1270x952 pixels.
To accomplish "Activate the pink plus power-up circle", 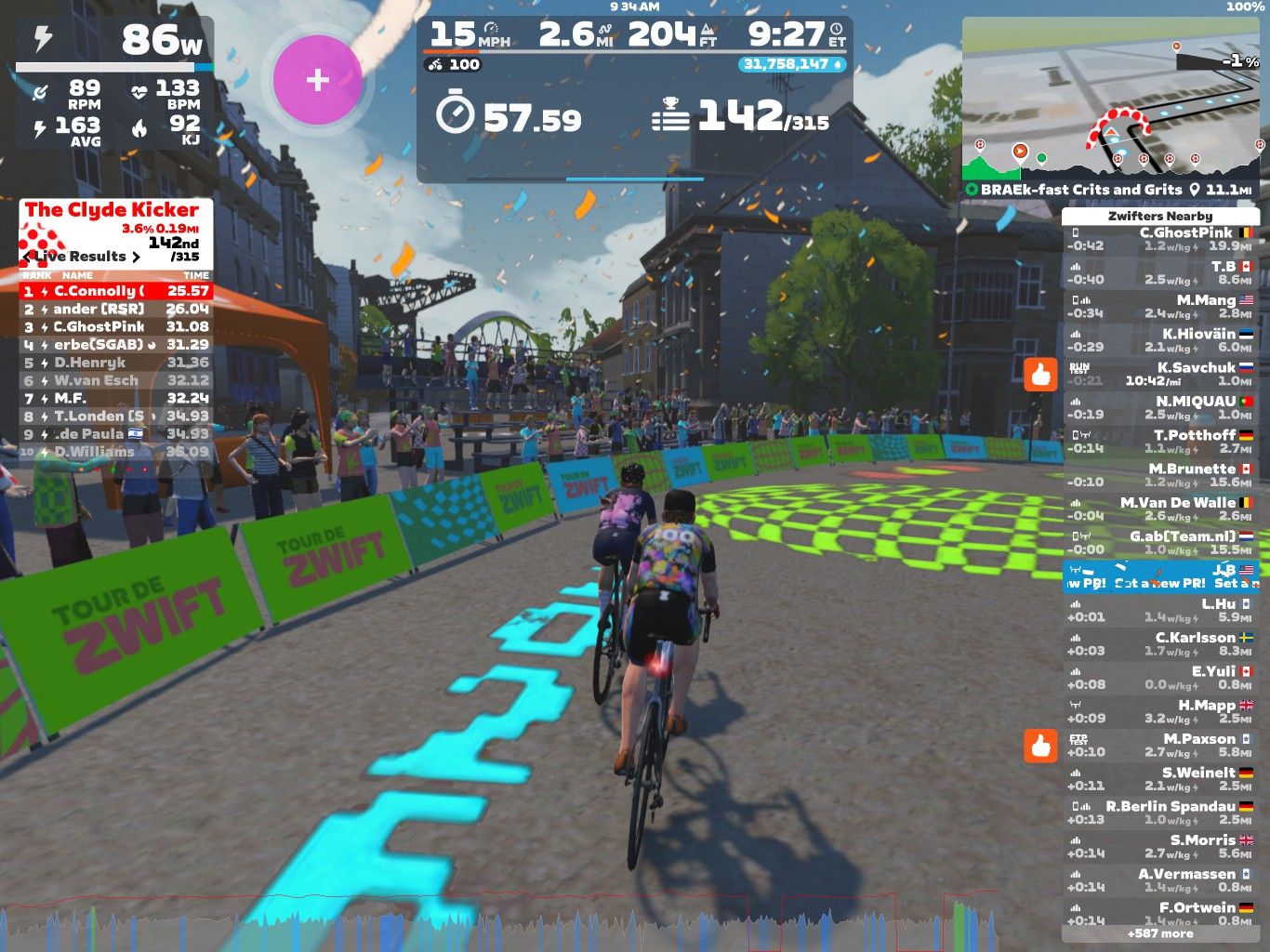I will click(318, 80).
